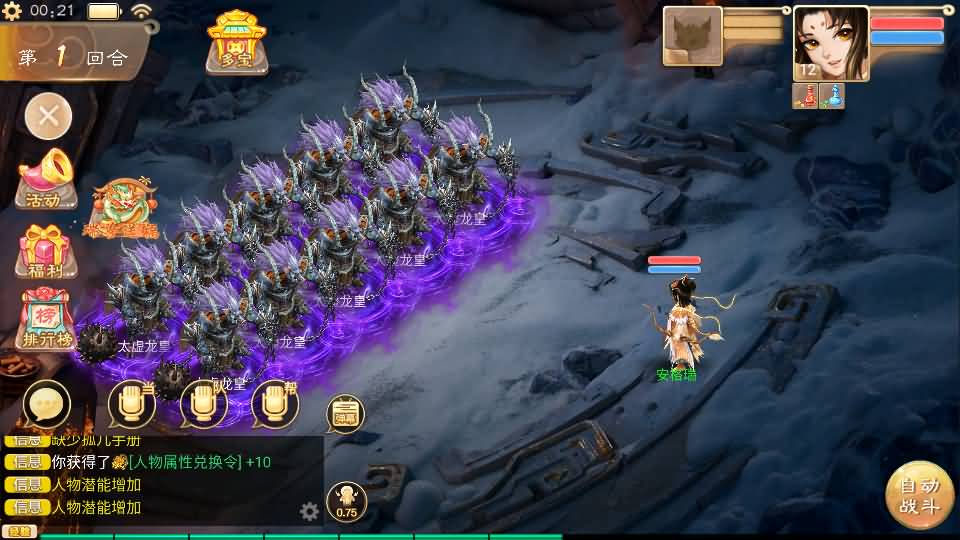Viewport: 960px width, 540px height.
Task: Activate the 当 voice chat microphone
Action: point(132,404)
